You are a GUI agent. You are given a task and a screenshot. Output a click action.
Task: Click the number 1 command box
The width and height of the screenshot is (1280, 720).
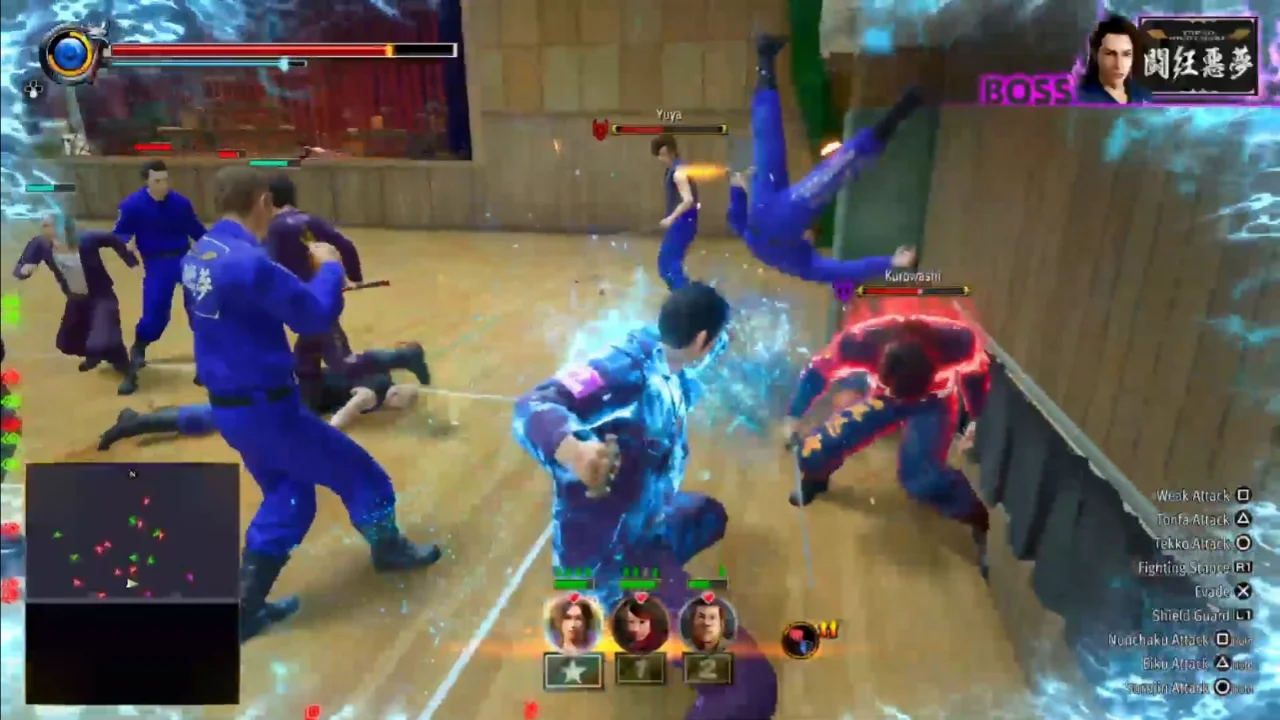[640, 668]
